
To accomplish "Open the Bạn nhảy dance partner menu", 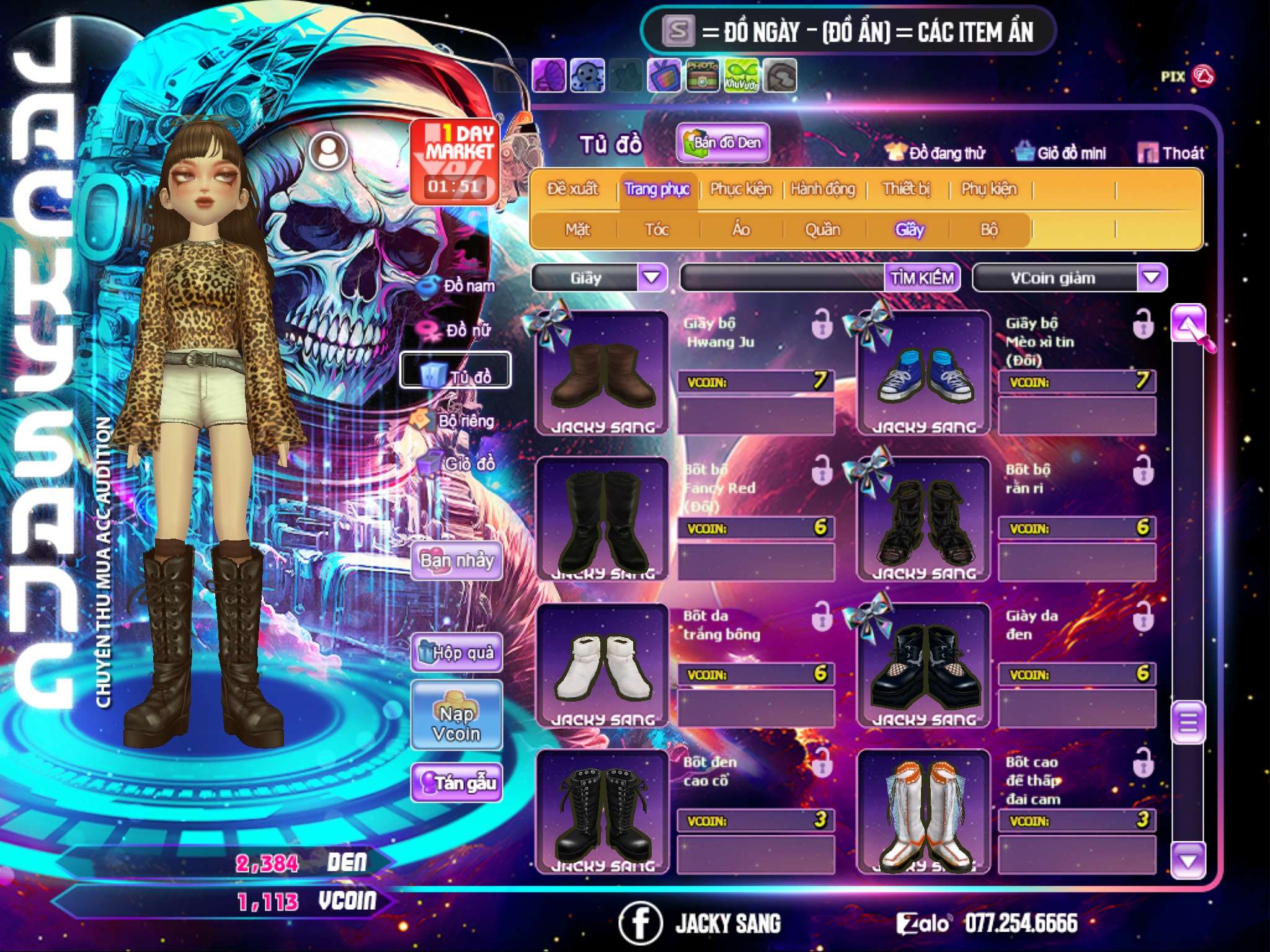I will (456, 561).
